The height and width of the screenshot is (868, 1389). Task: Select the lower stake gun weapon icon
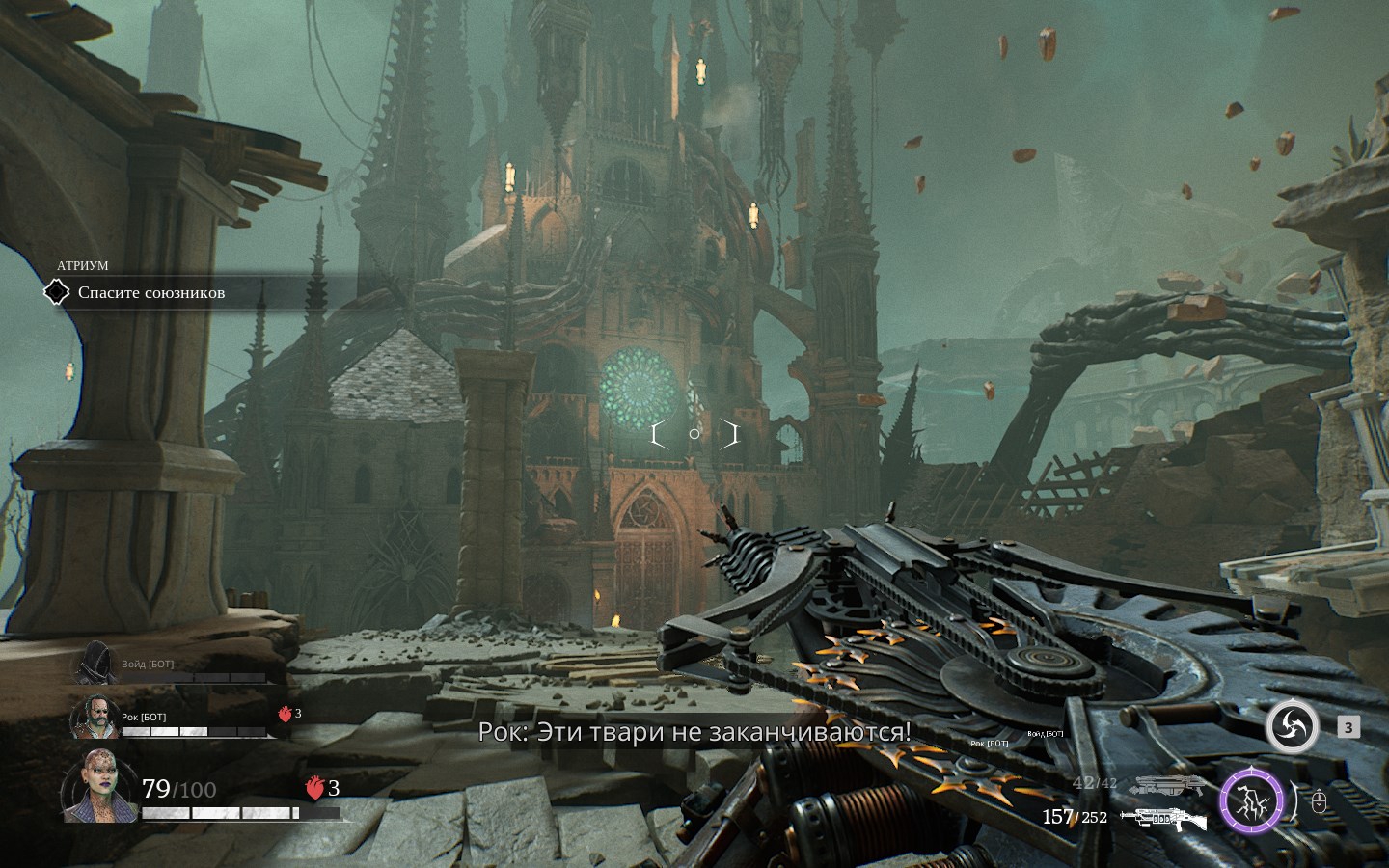point(1164,819)
